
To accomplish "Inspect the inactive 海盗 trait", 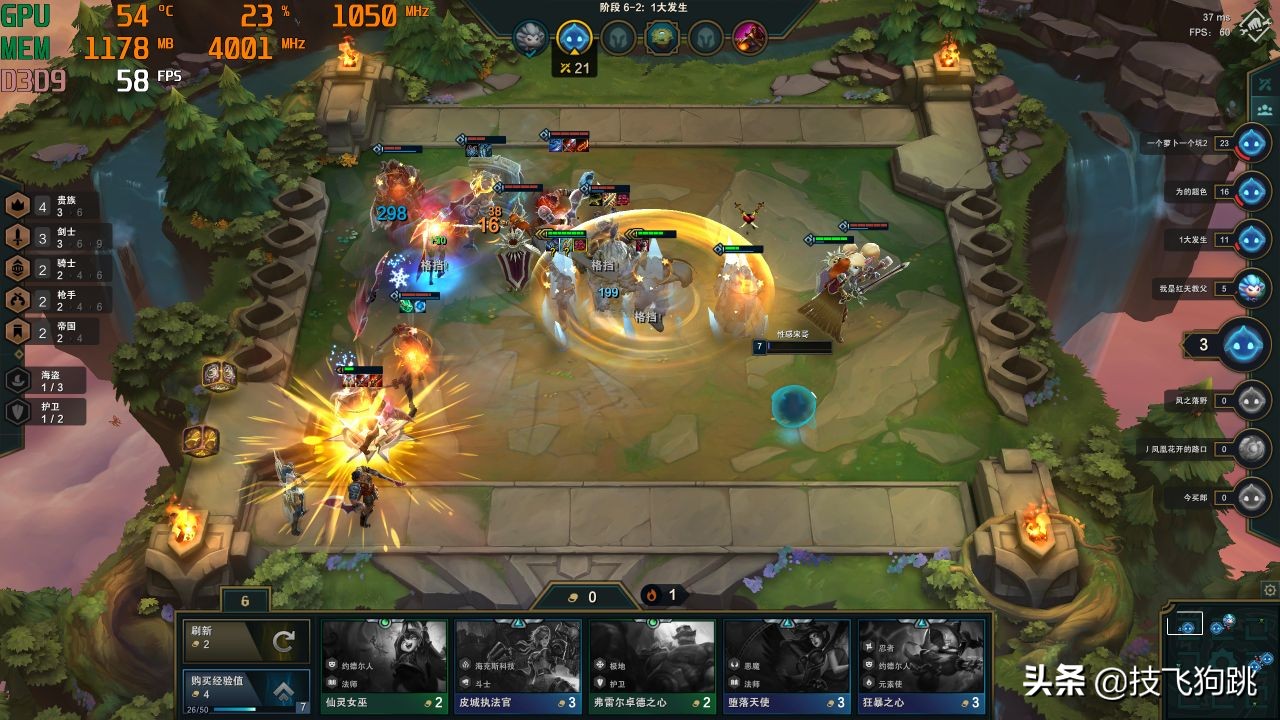I will [x=44, y=380].
